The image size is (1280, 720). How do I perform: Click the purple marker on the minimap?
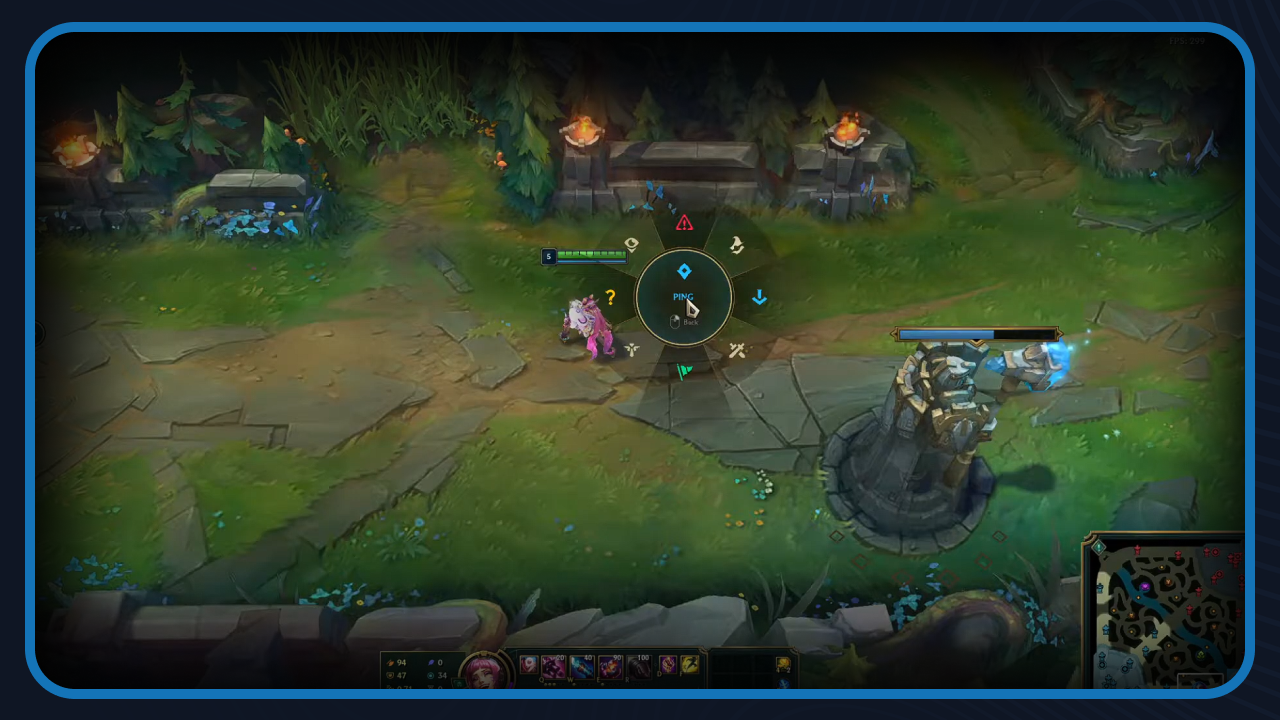[1145, 586]
